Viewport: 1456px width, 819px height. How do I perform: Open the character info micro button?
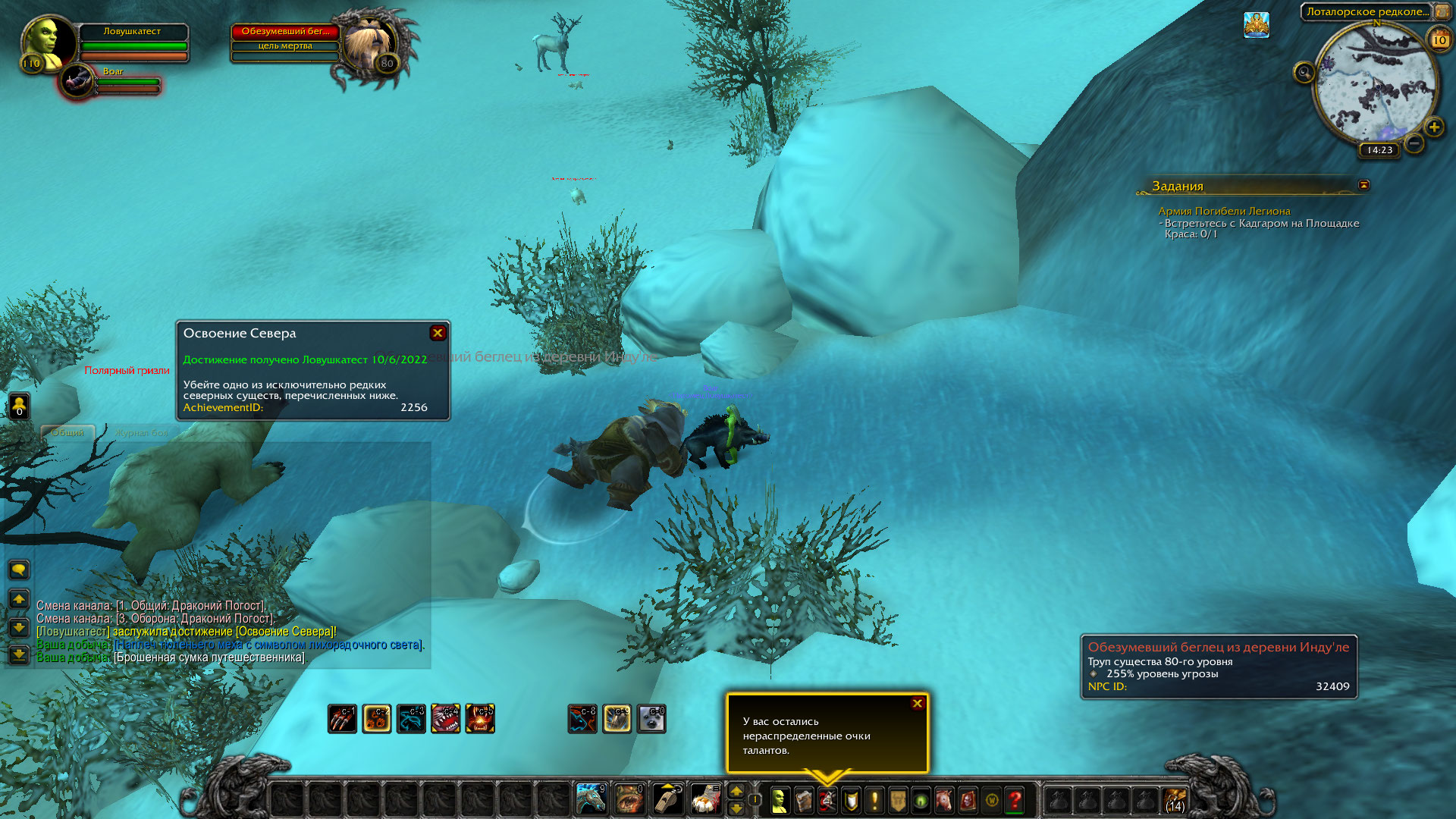(780, 800)
